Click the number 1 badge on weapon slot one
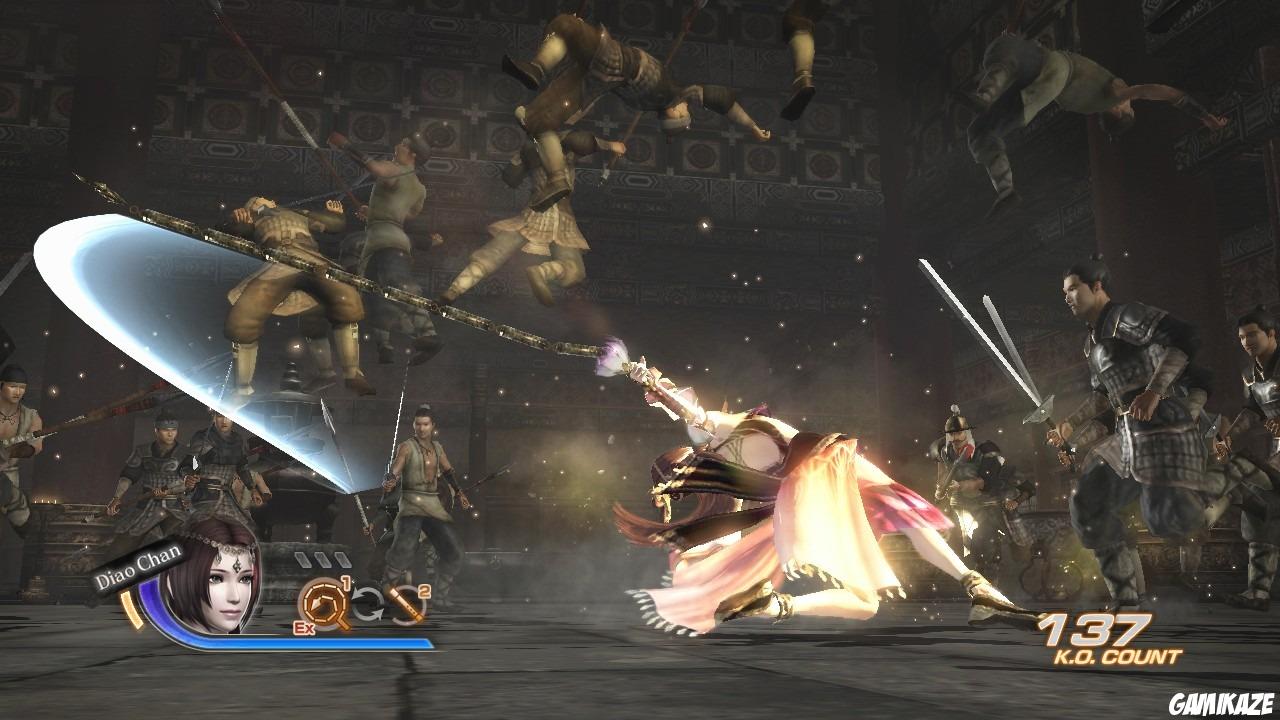The height and width of the screenshot is (720, 1280). (346, 583)
